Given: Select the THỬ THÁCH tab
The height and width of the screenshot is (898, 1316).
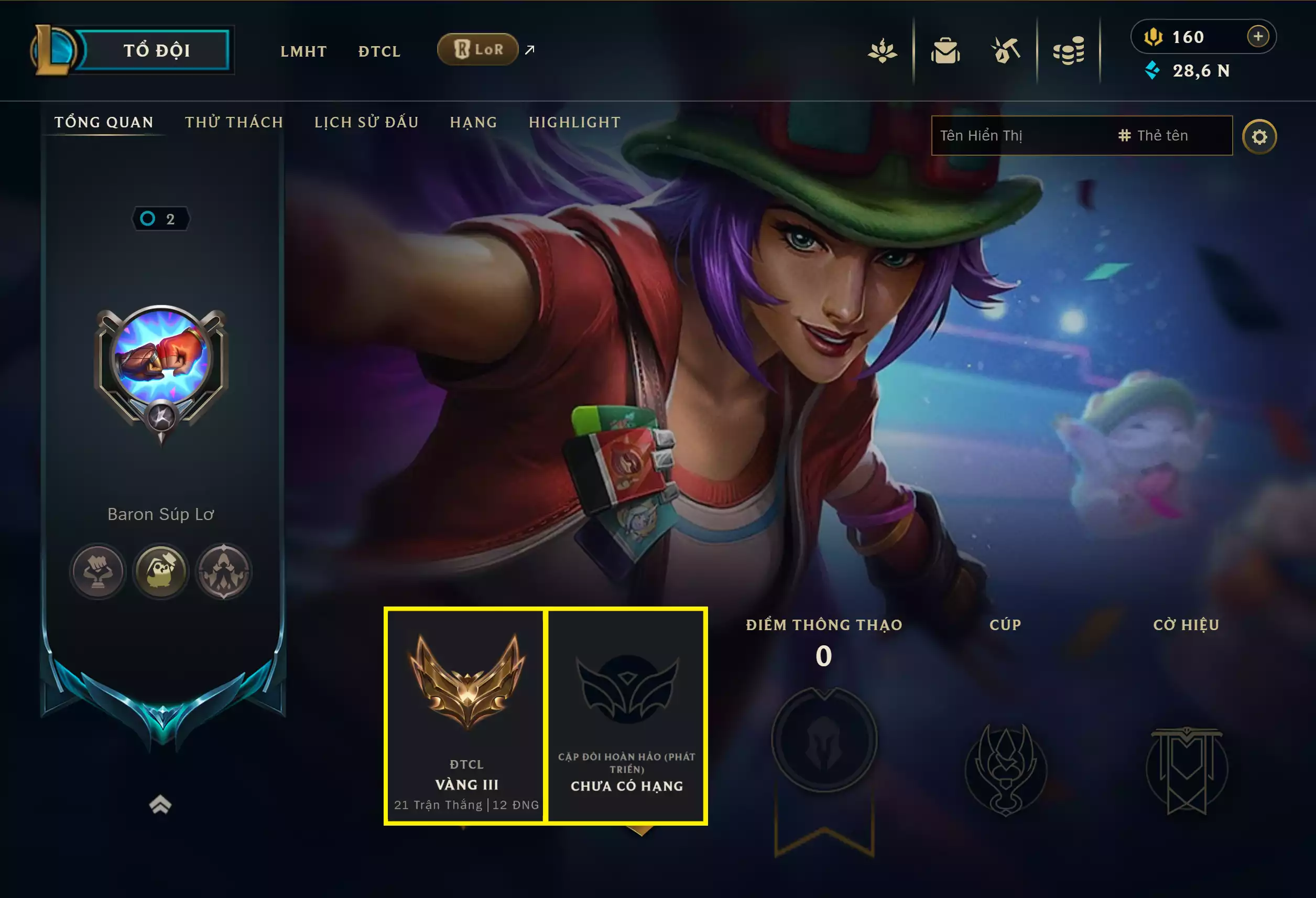Looking at the screenshot, I should [234, 122].
